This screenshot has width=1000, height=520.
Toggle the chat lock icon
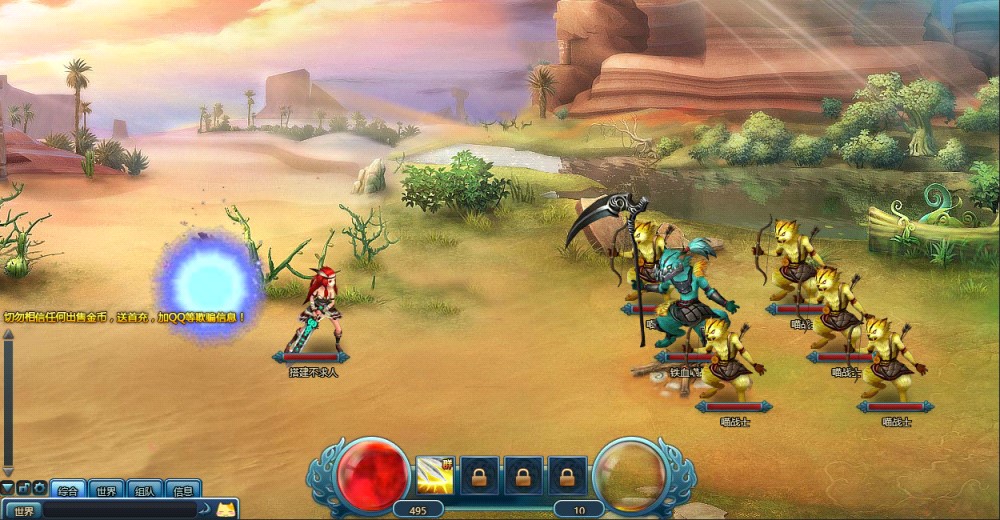(24, 488)
